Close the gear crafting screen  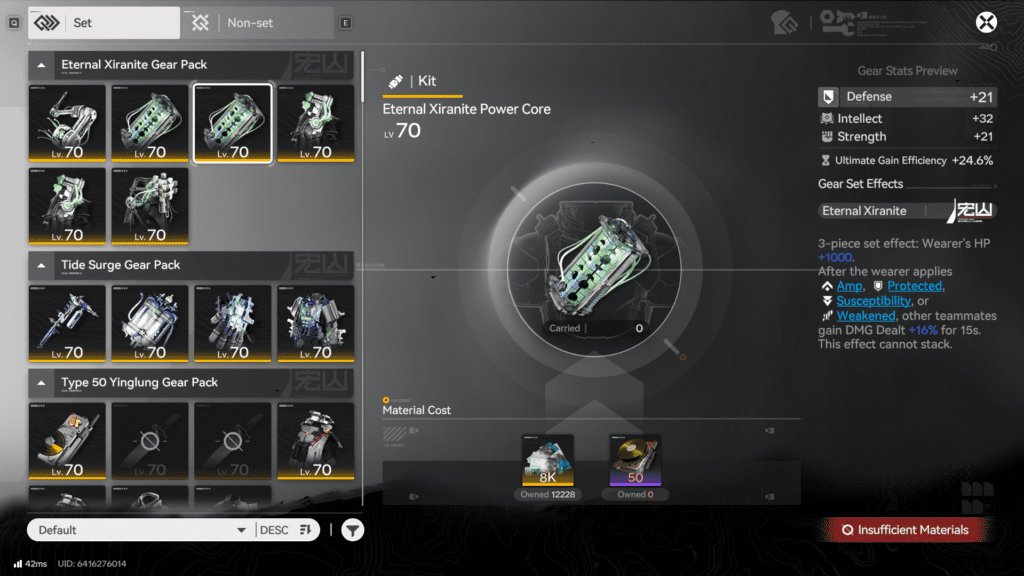click(x=986, y=23)
